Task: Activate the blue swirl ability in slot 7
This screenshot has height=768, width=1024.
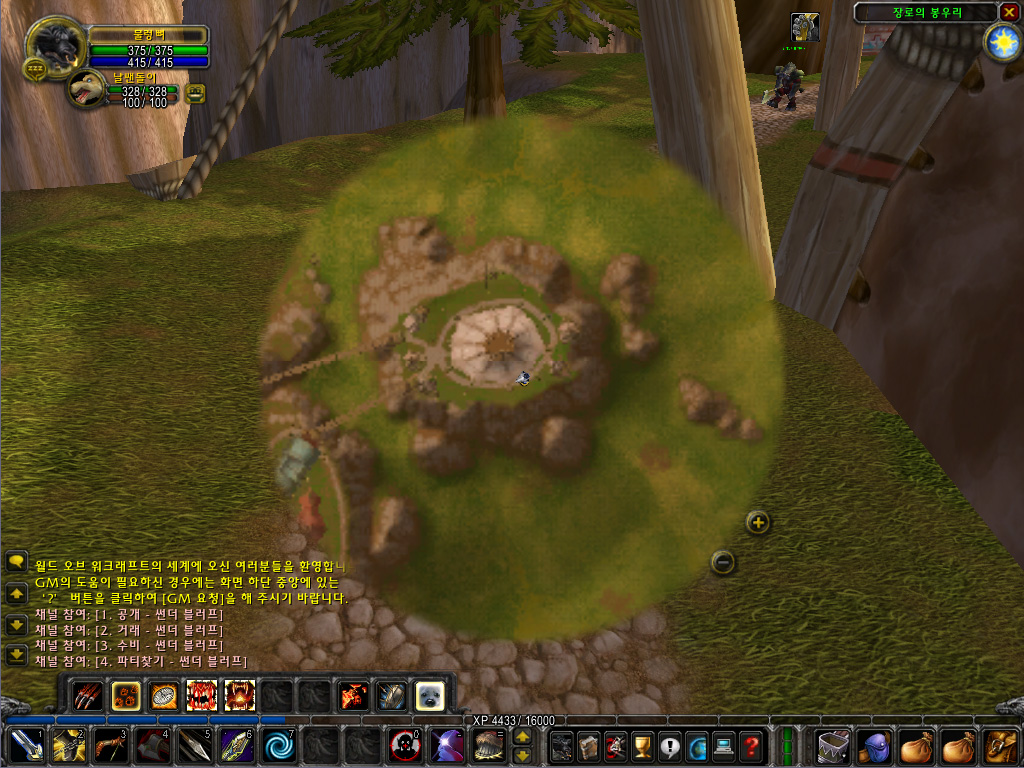Action: tap(277, 746)
